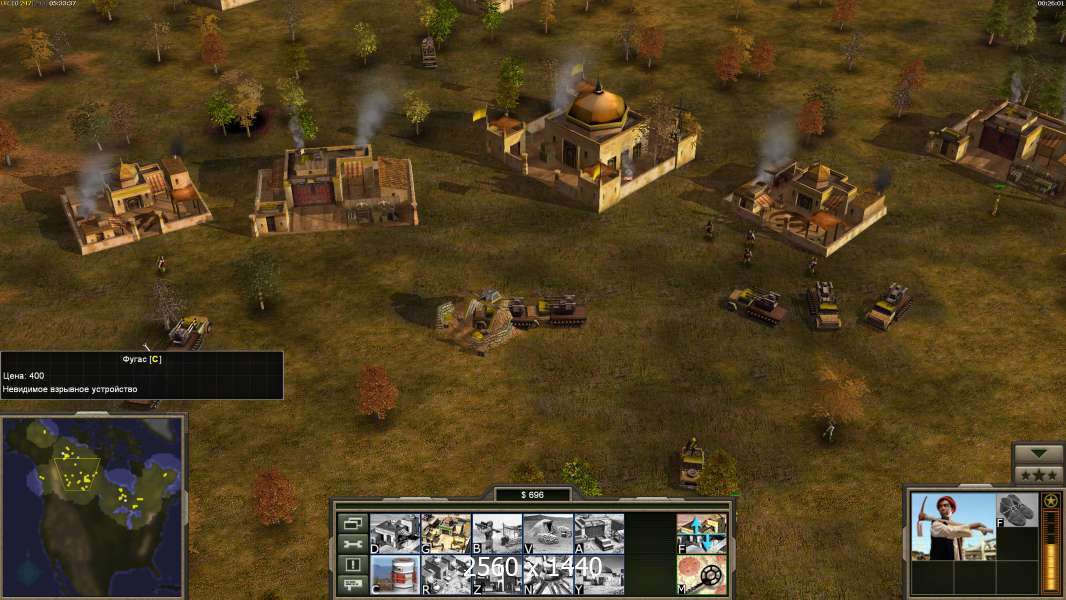Pick the build icon with hotkey Y
Screen dimensions: 1066x600
(598, 574)
